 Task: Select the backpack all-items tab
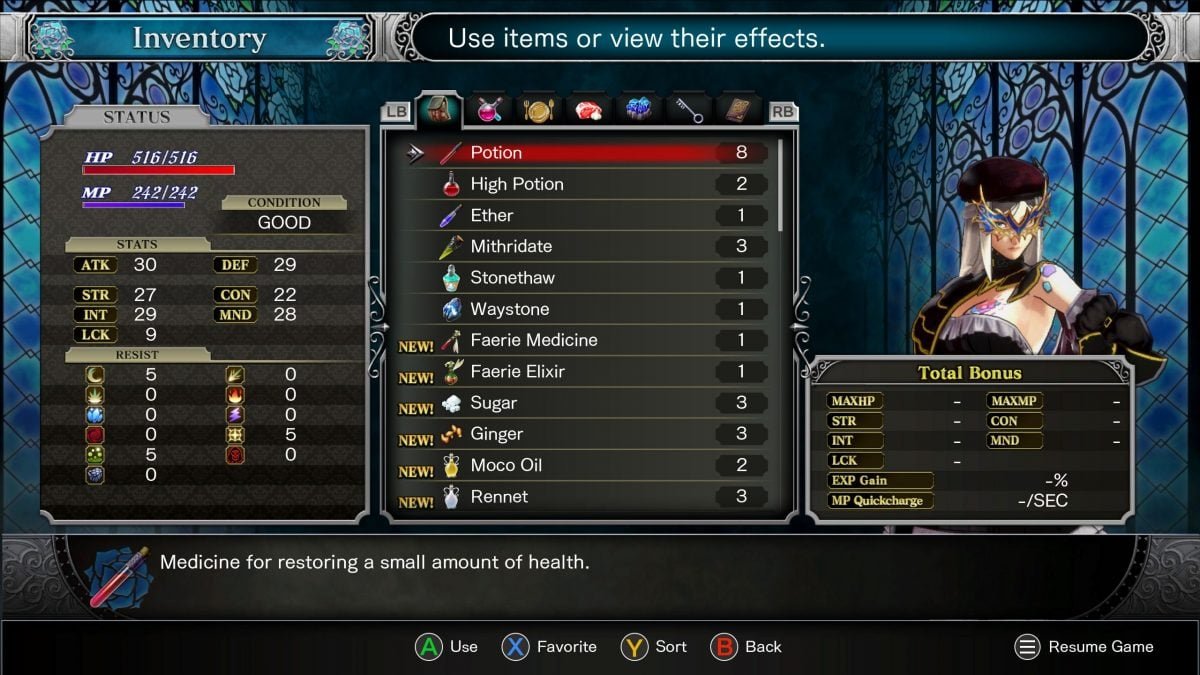click(x=438, y=109)
